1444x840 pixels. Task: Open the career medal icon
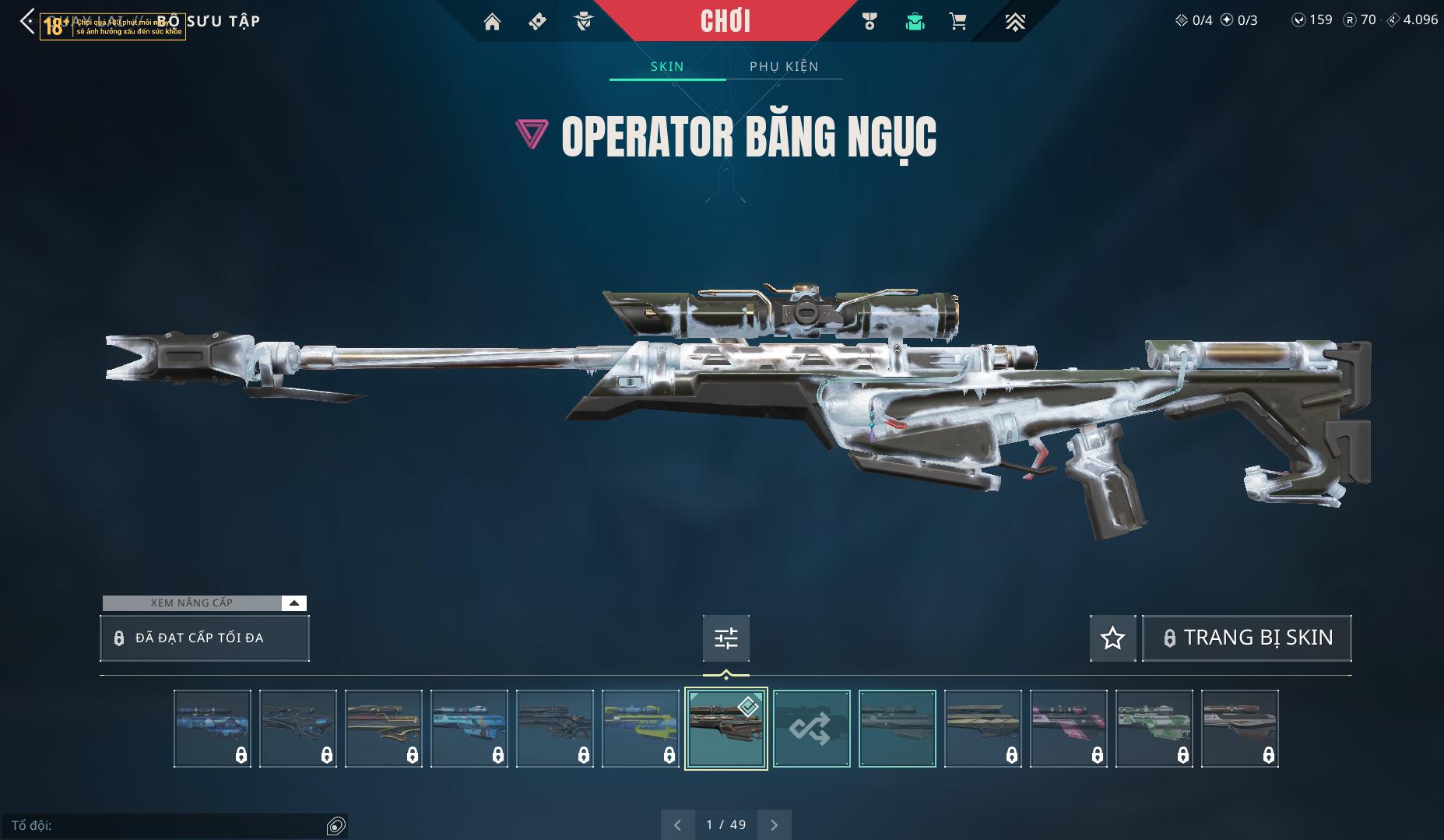point(870,22)
